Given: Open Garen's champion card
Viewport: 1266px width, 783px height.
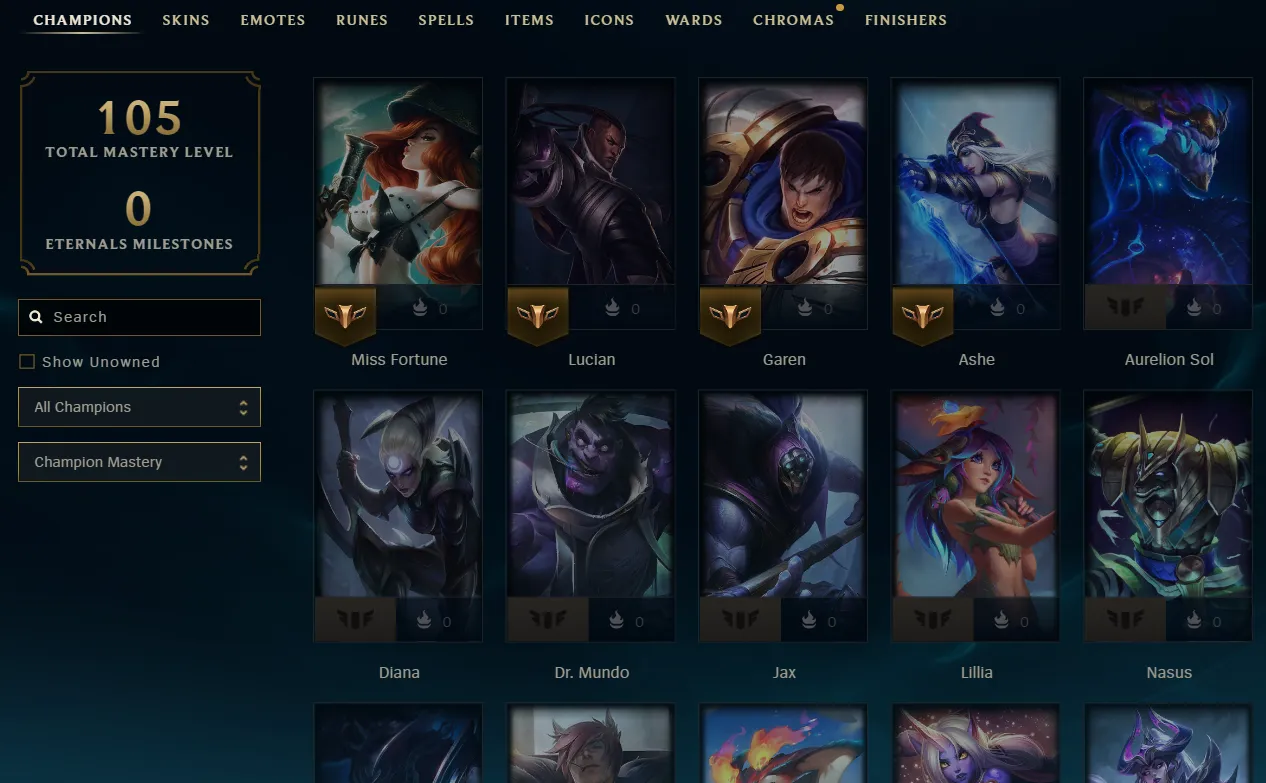Looking at the screenshot, I should [x=783, y=183].
